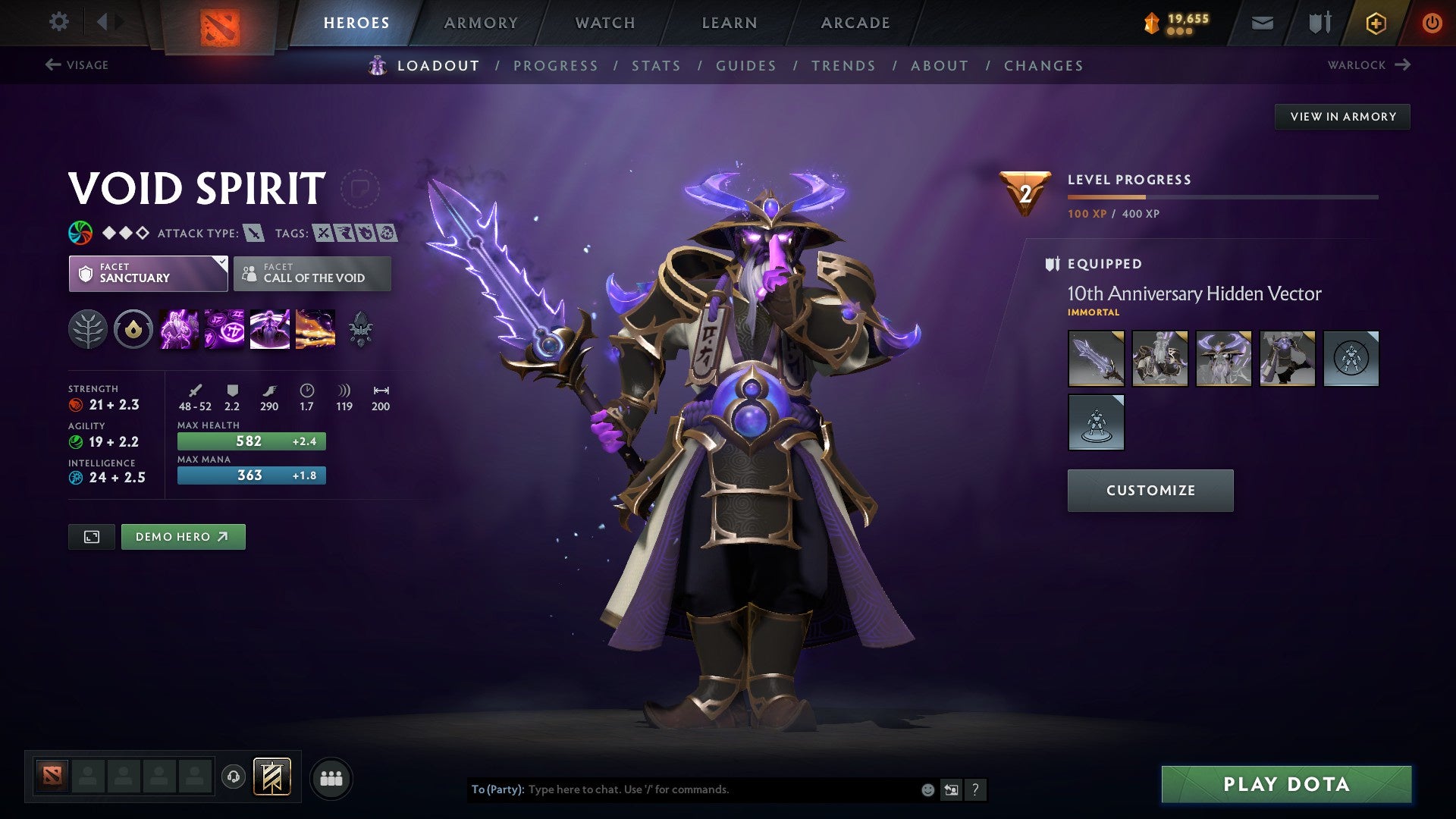Click the headset voice chat icon
This screenshot has width=1456, height=819.
pyautogui.click(x=234, y=777)
